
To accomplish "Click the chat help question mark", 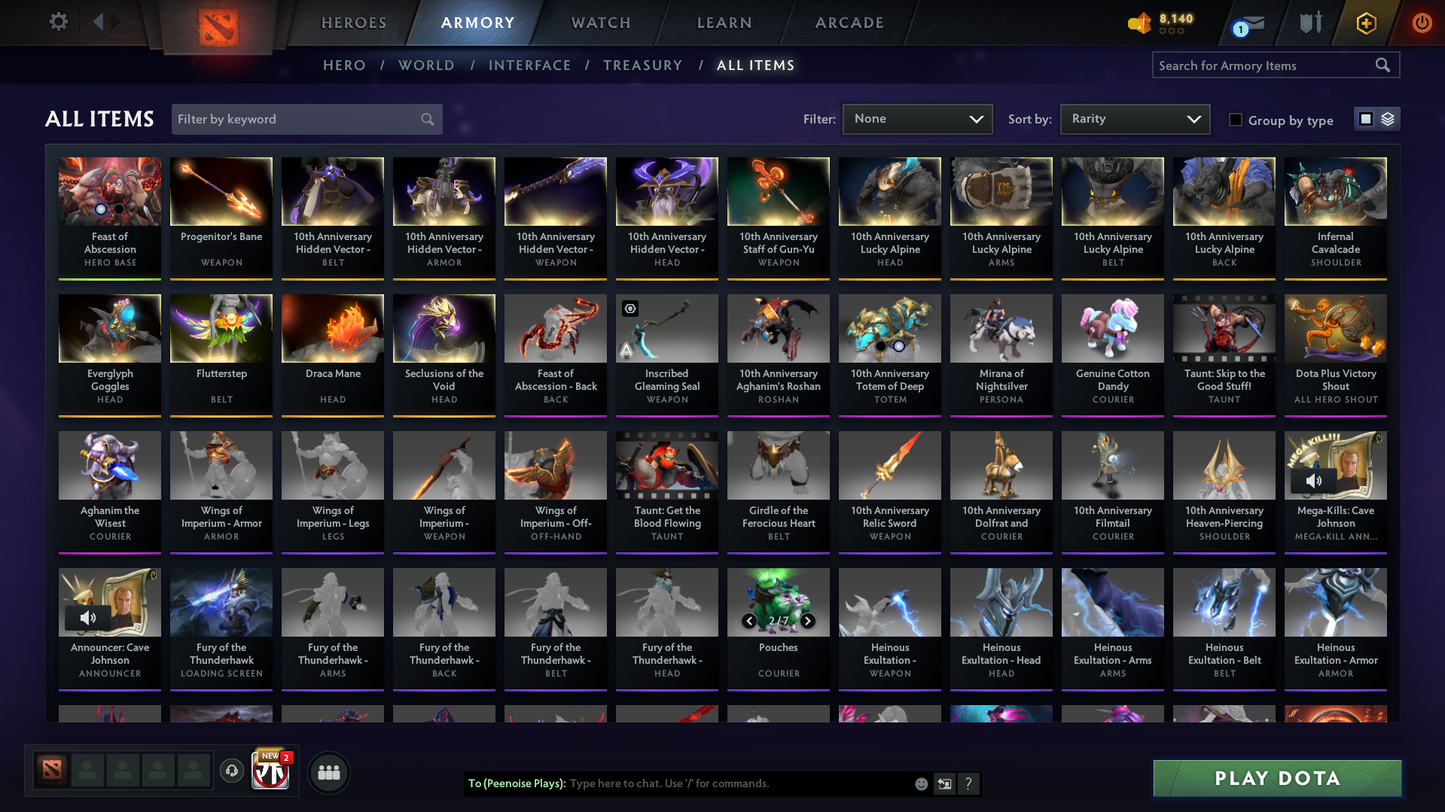I will (x=968, y=784).
